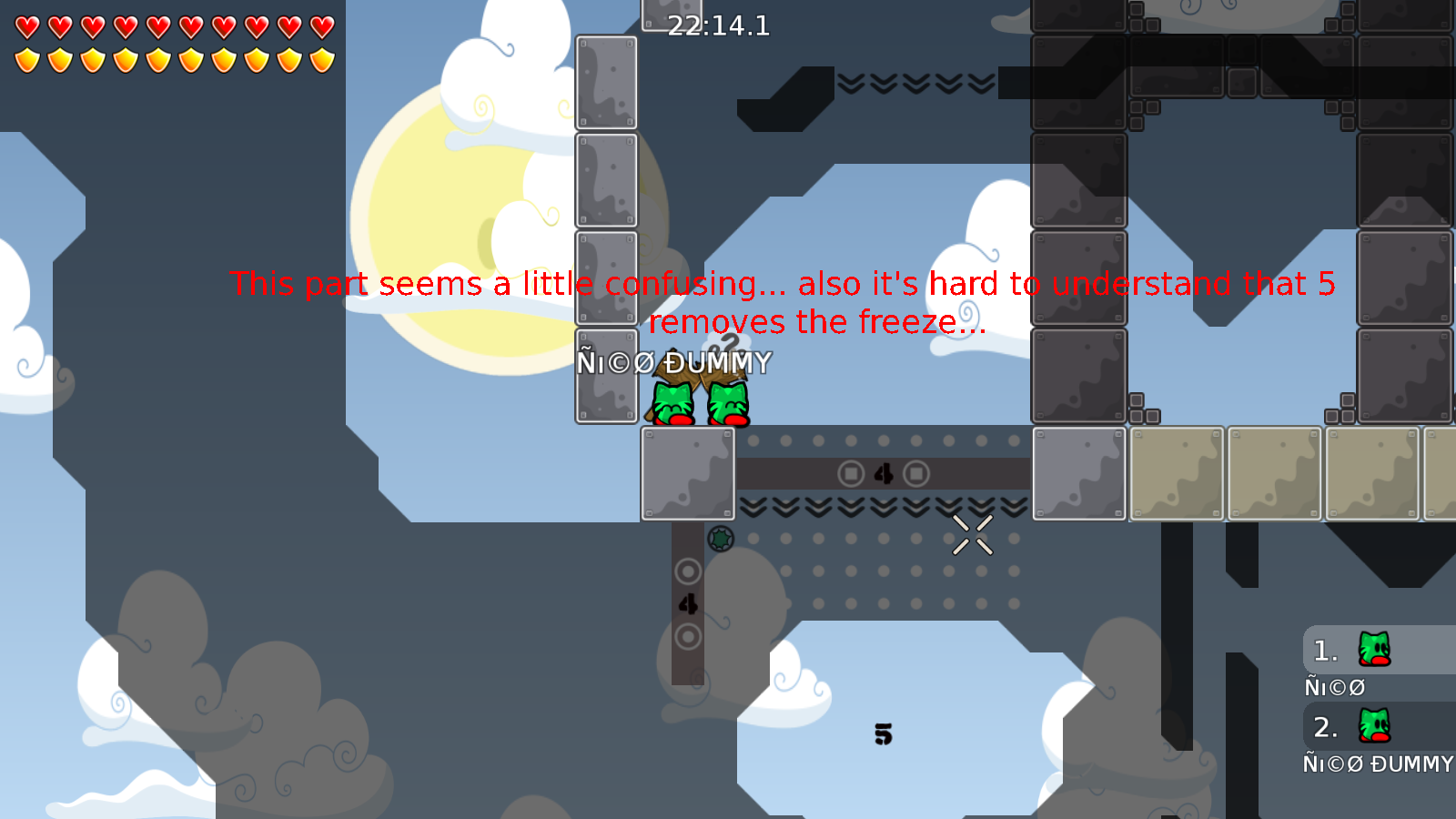
Task: Click the green gear pickup below the platform
Action: click(722, 539)
